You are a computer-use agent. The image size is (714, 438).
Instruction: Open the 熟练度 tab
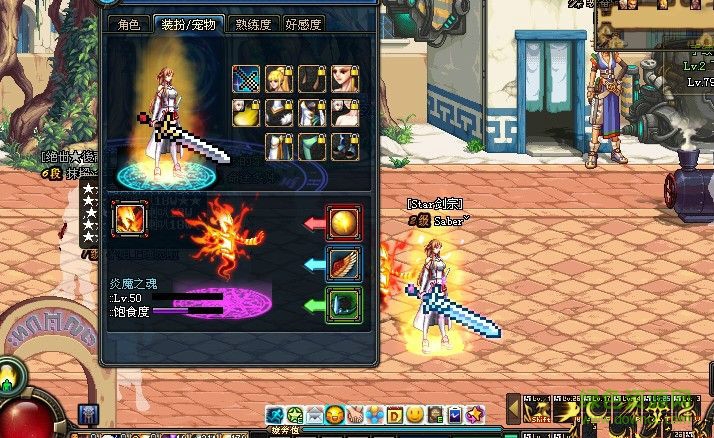(x=253, y=25)
